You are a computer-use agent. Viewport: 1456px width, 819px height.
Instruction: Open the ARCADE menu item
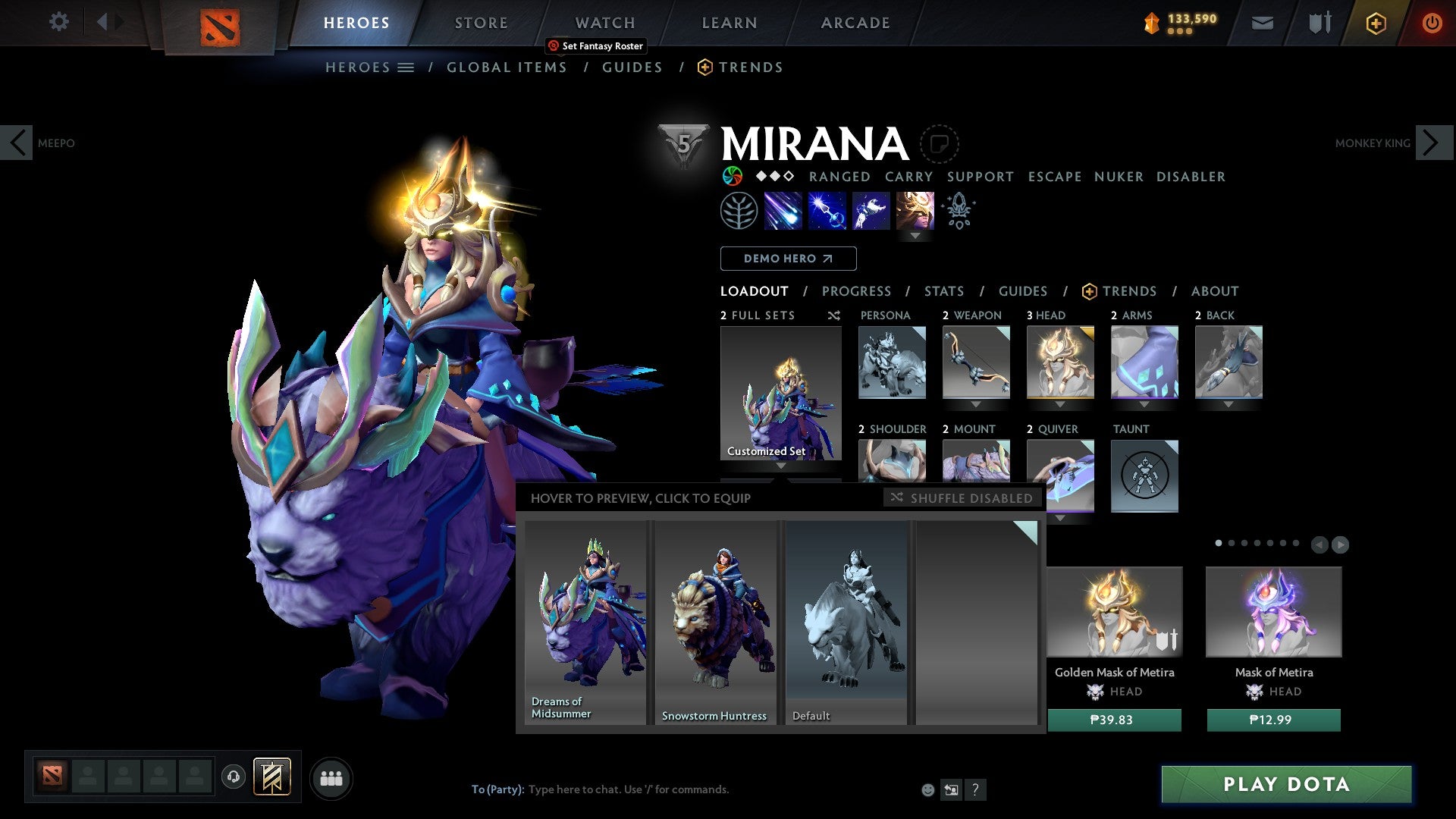point(855,23)
